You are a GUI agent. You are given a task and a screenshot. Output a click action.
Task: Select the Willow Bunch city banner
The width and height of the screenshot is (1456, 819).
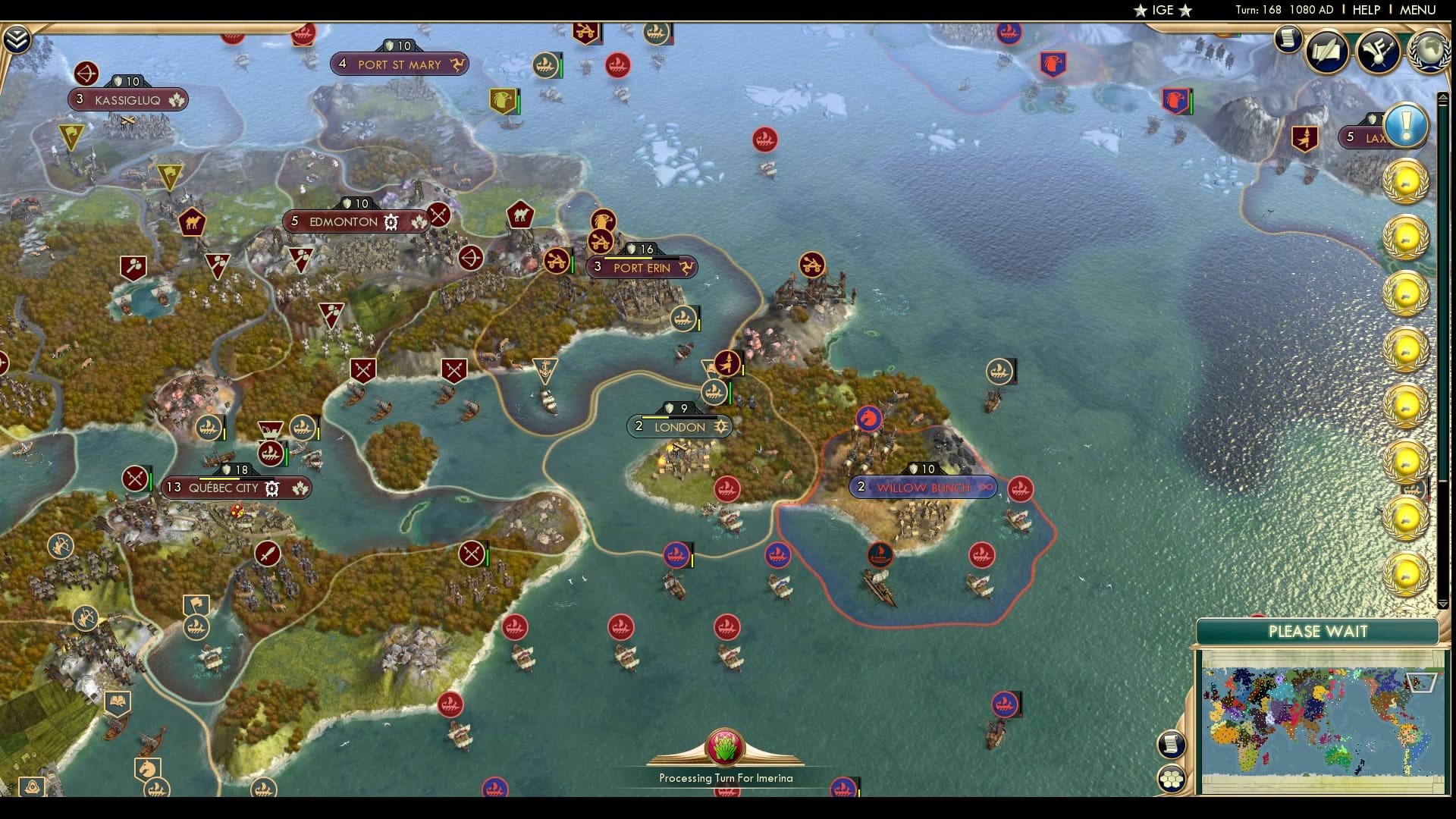924,488
